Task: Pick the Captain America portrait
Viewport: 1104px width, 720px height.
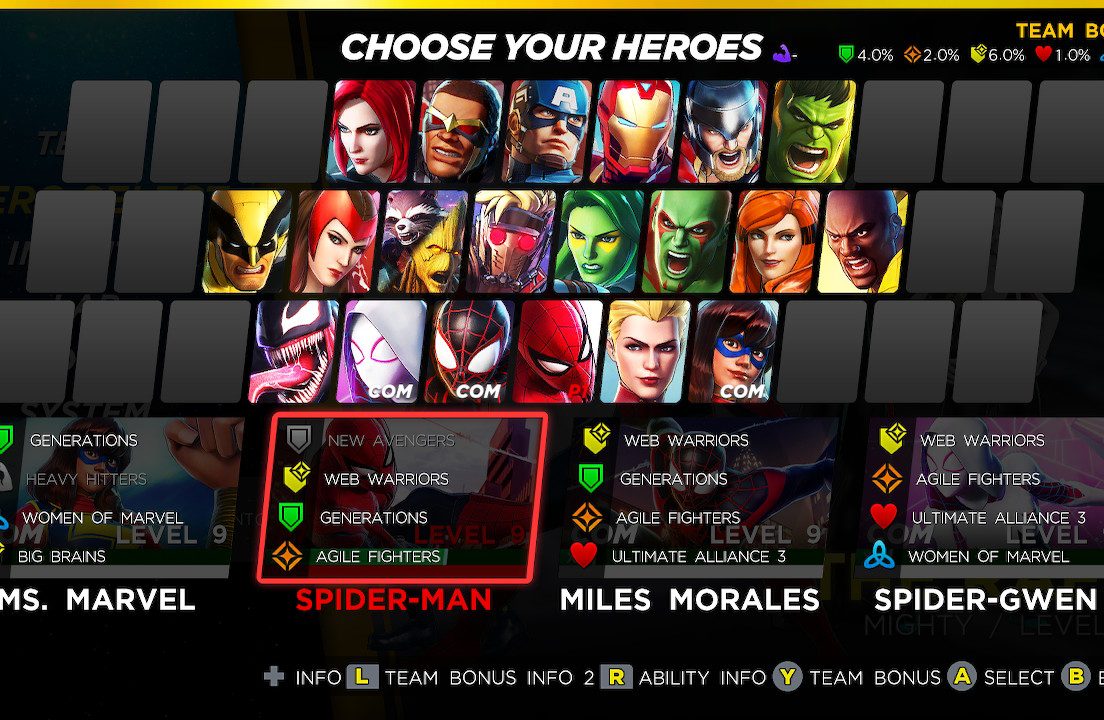Action: click(x=549, y=131)
